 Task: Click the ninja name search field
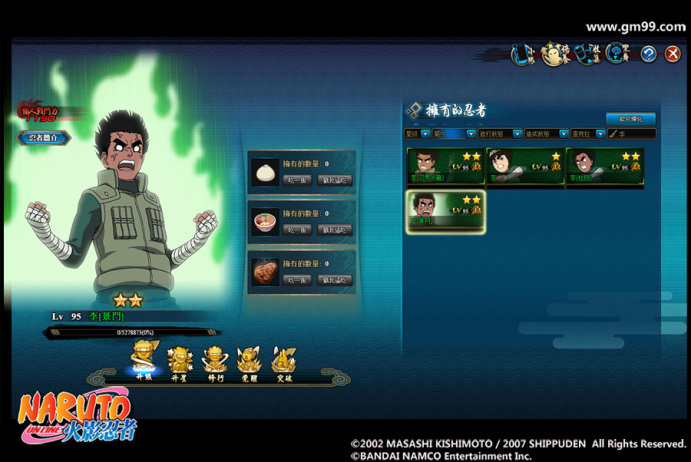click(635, 133)
